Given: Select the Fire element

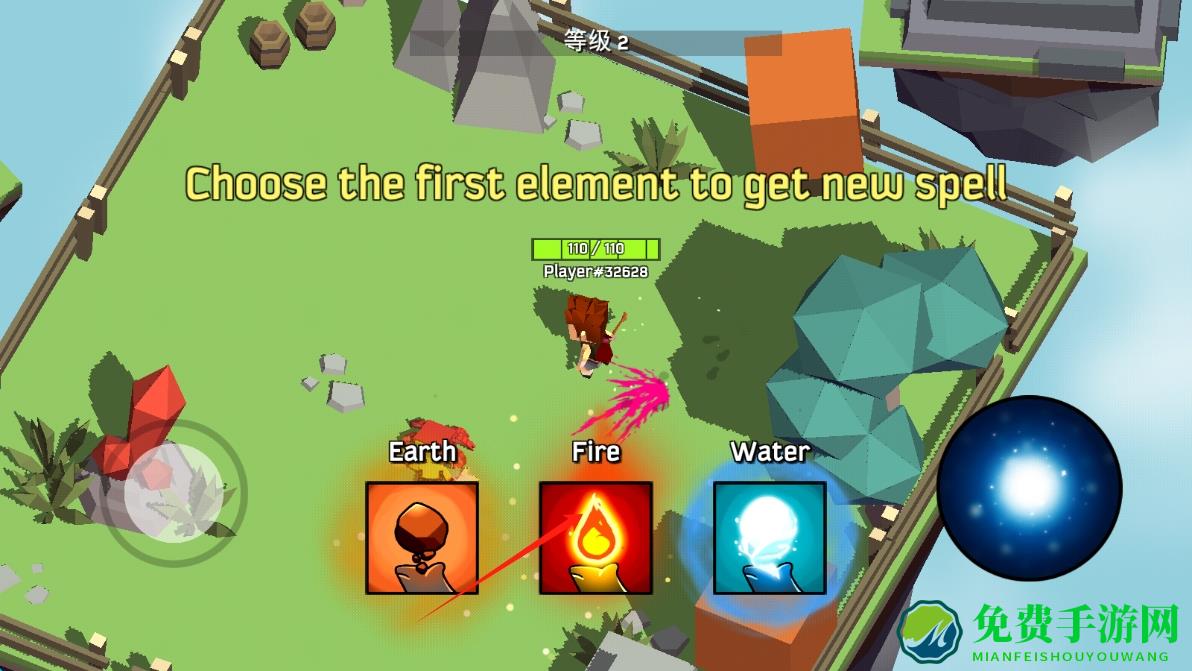Looking at the screenshot, I should click(595, 537).
